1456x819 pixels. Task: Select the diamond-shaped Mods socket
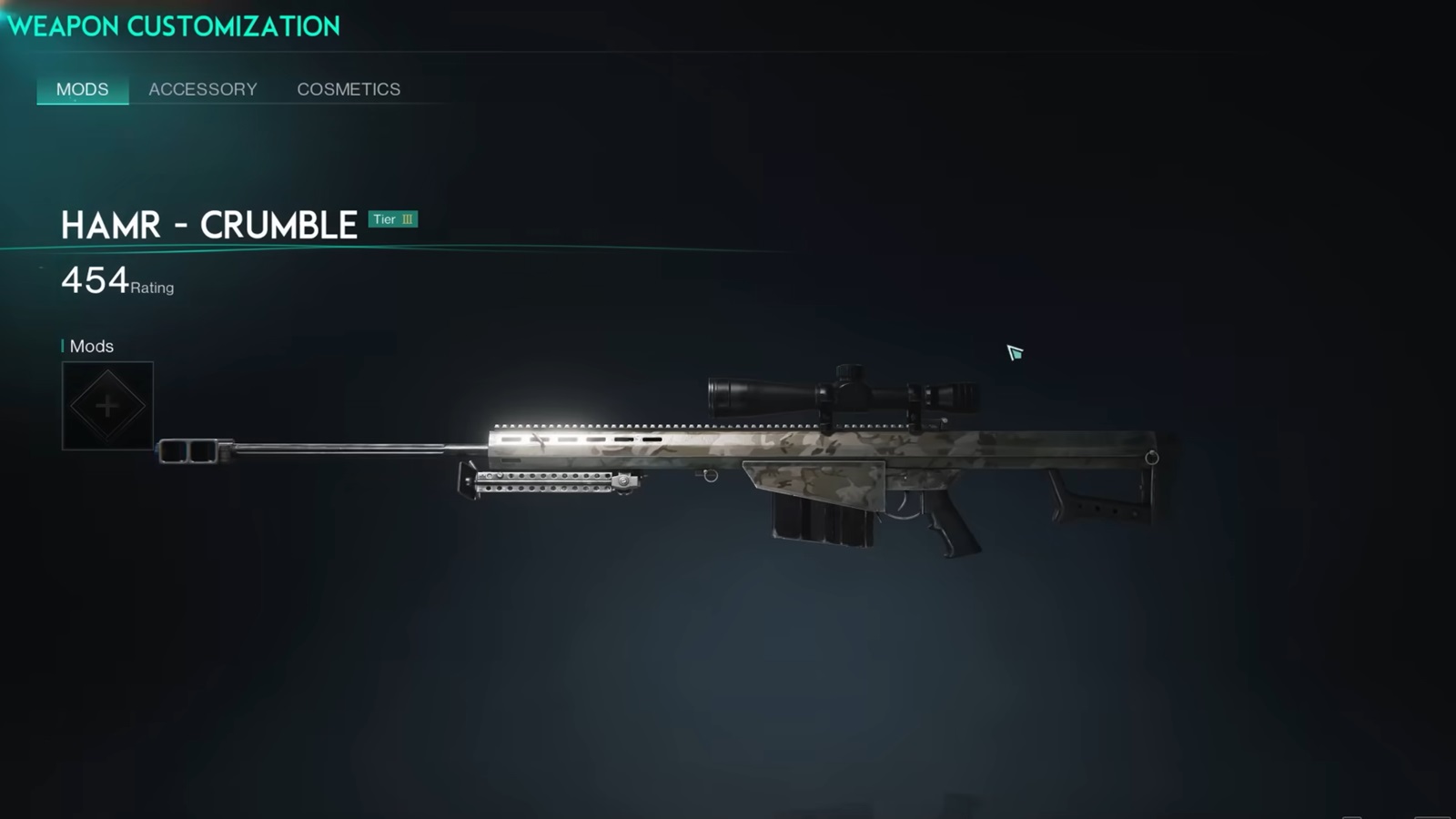pos(107,404)
